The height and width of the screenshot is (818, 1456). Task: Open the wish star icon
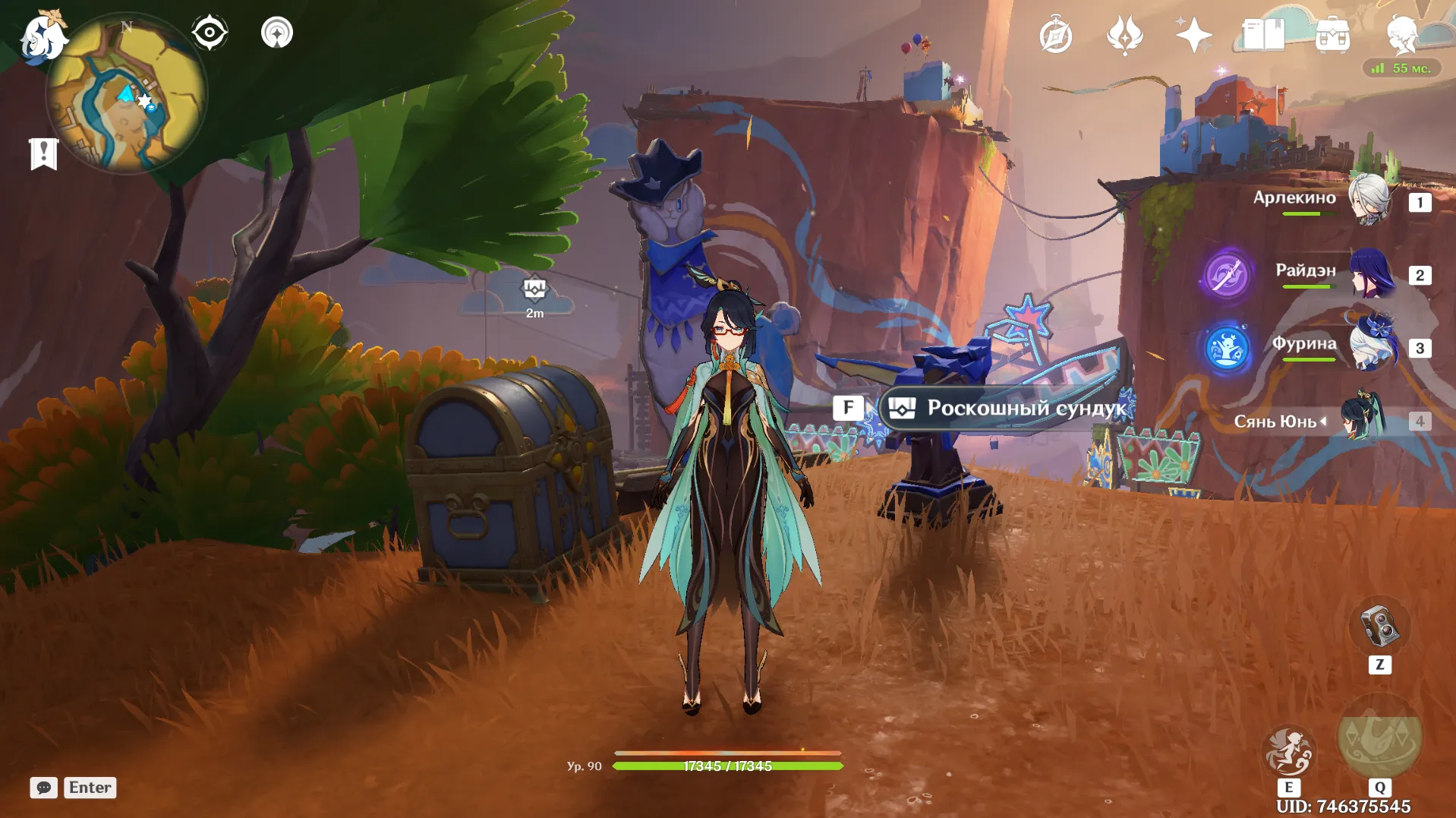[x=1193, y=35]
